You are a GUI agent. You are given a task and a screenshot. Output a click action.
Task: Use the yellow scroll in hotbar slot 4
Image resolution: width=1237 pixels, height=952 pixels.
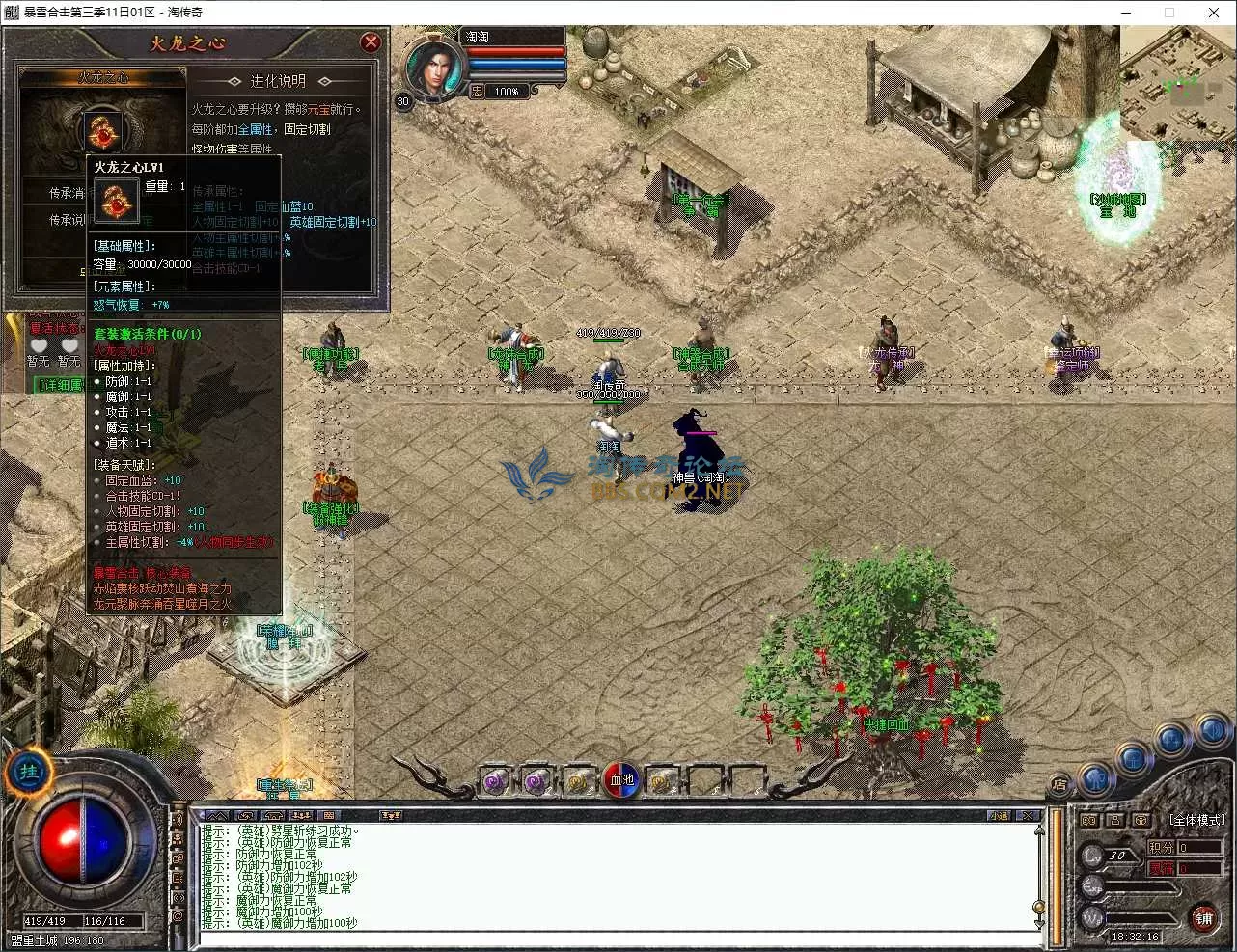click(663, 781)
